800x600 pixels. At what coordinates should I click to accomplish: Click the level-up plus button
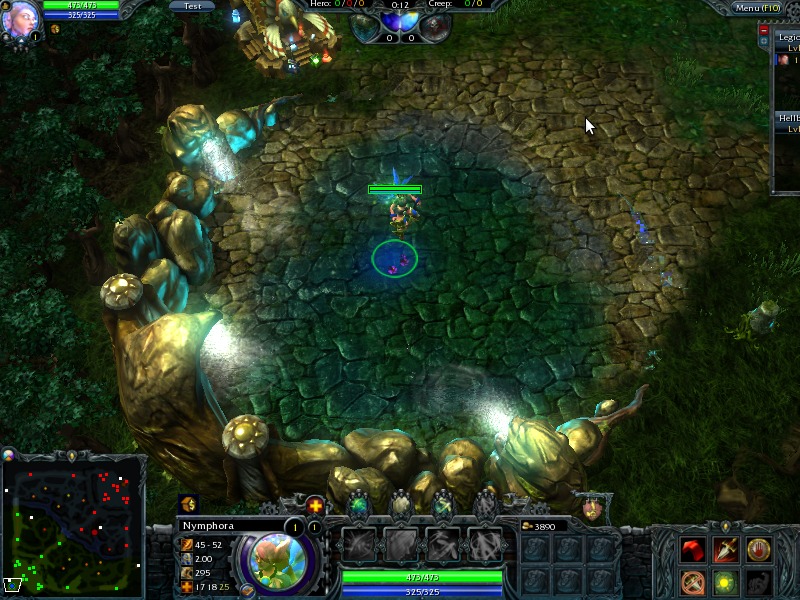tap(315, 505)
